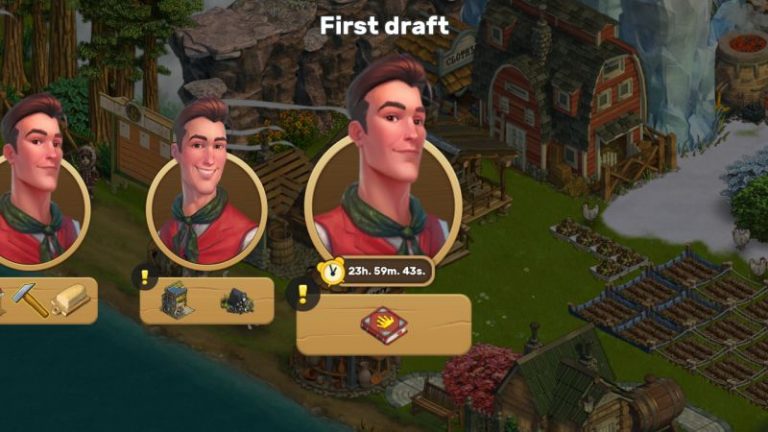Open the hammer and plank task panel
Viewport: 768px width, 432px height.
click(47, 300)
